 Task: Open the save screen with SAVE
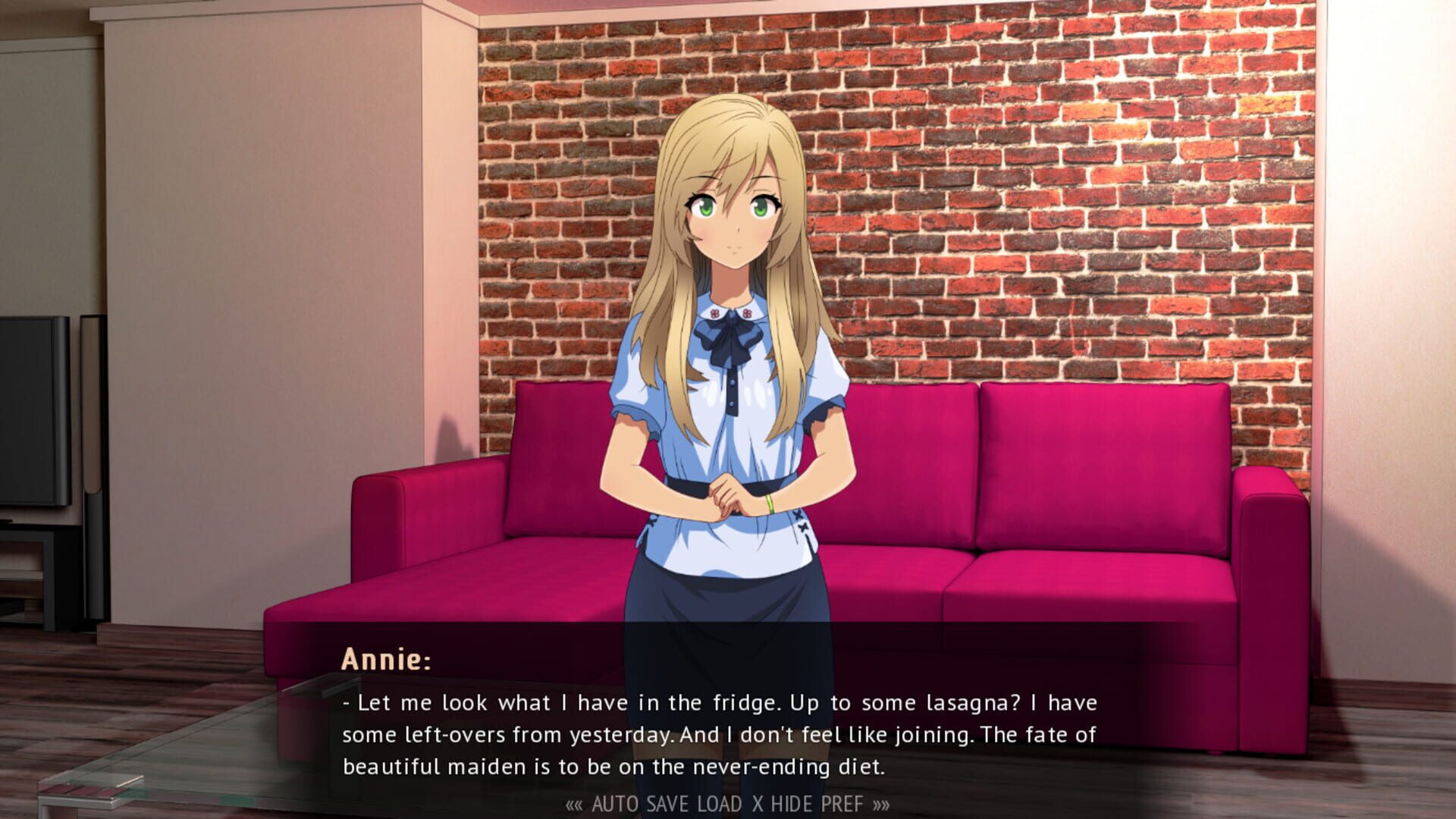(667, 802)
